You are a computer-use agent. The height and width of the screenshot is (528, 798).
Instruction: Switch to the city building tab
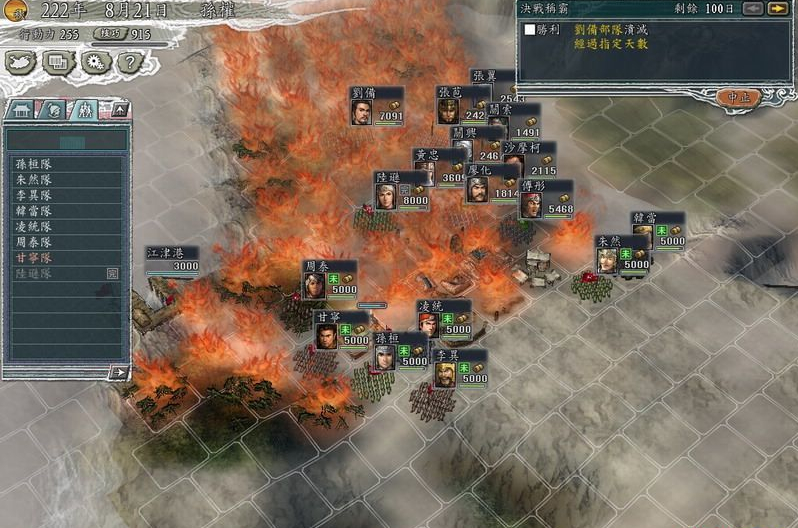[22, 109]
